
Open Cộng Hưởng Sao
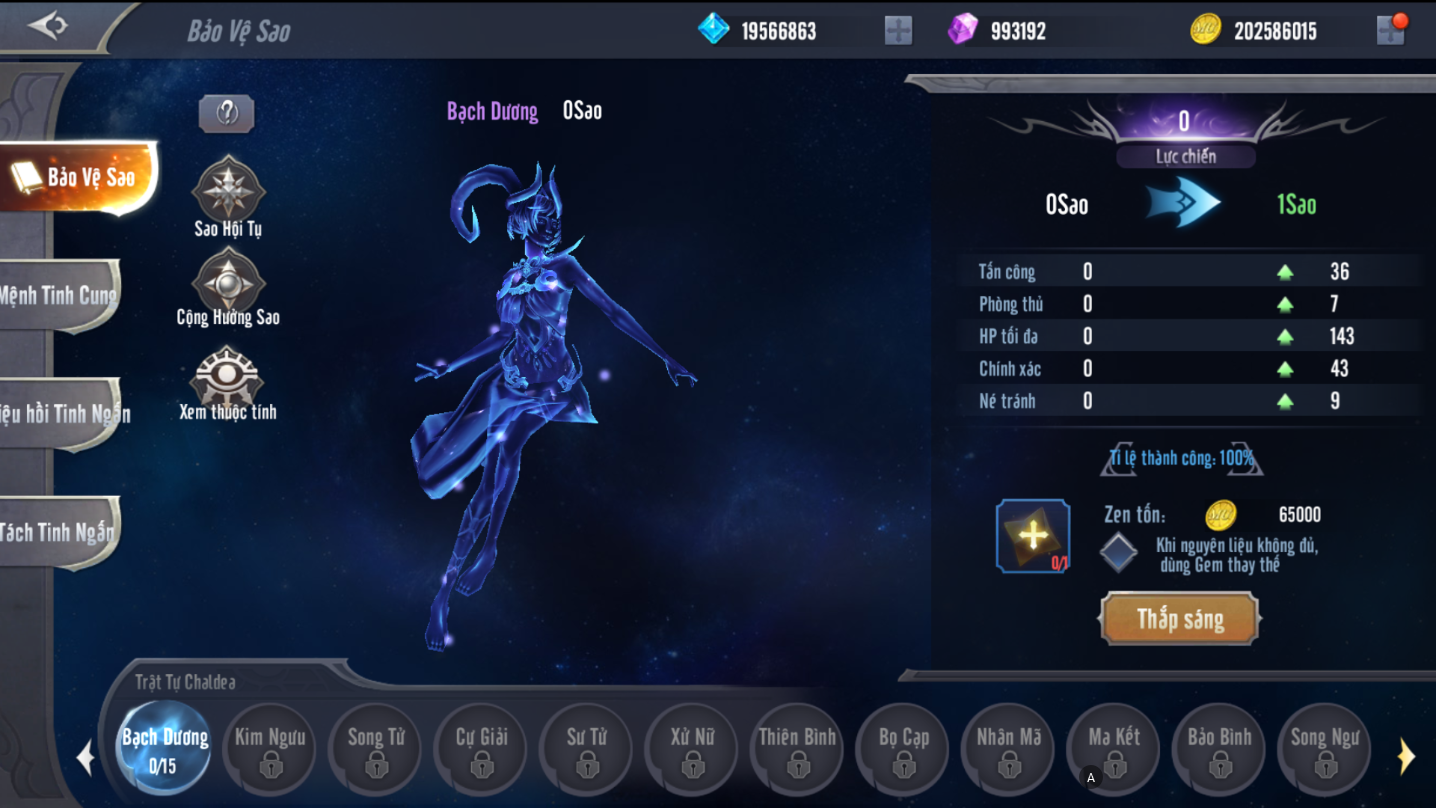pyautogui.click(x=228, y=281)
